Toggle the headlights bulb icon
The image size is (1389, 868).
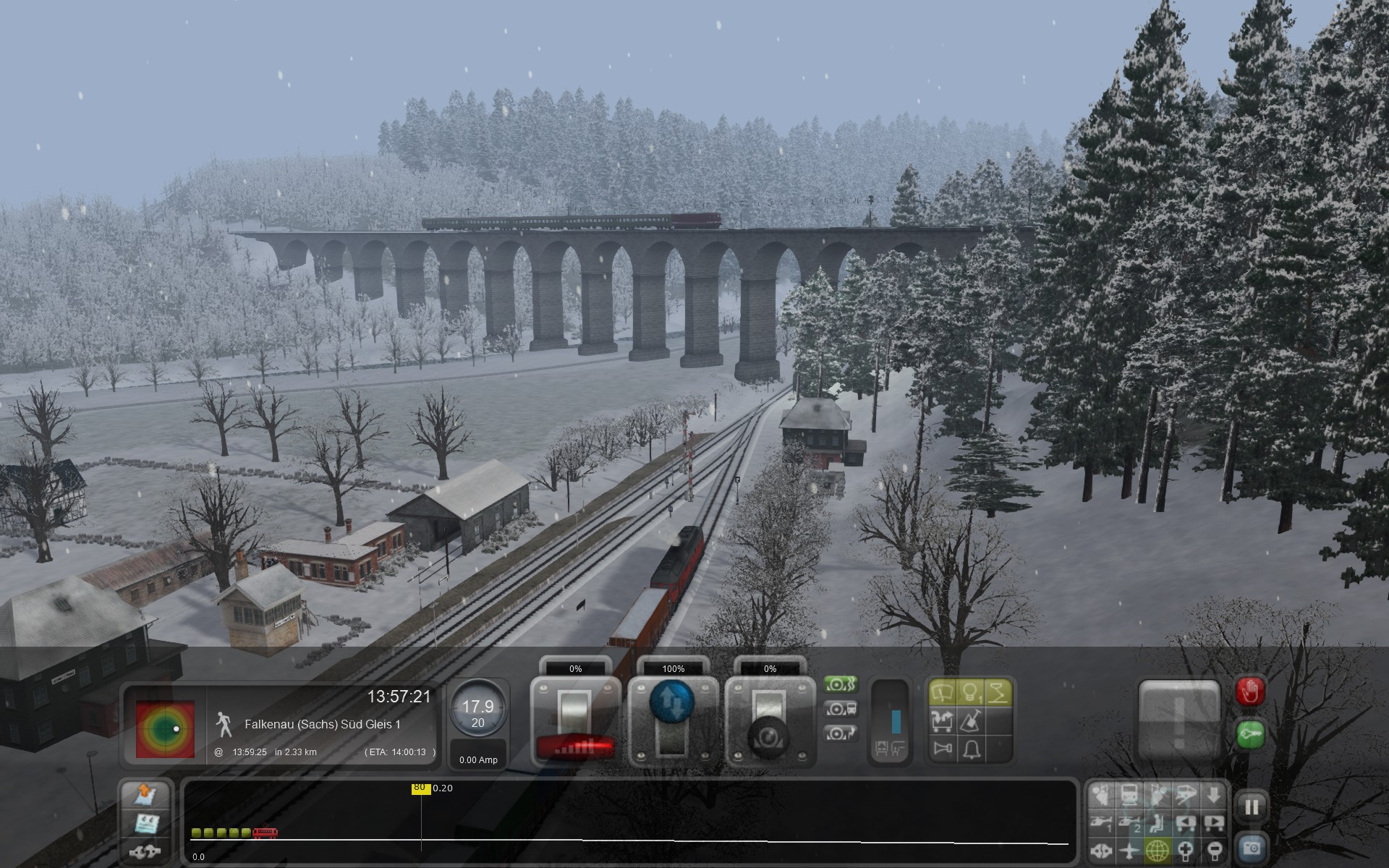coord(971,694)
